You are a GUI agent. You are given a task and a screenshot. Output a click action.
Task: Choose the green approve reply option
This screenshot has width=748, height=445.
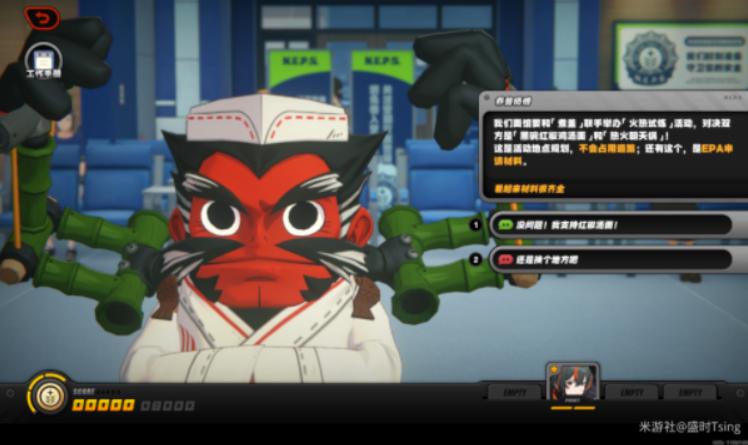pyautogui.click(x=612, y=225)
